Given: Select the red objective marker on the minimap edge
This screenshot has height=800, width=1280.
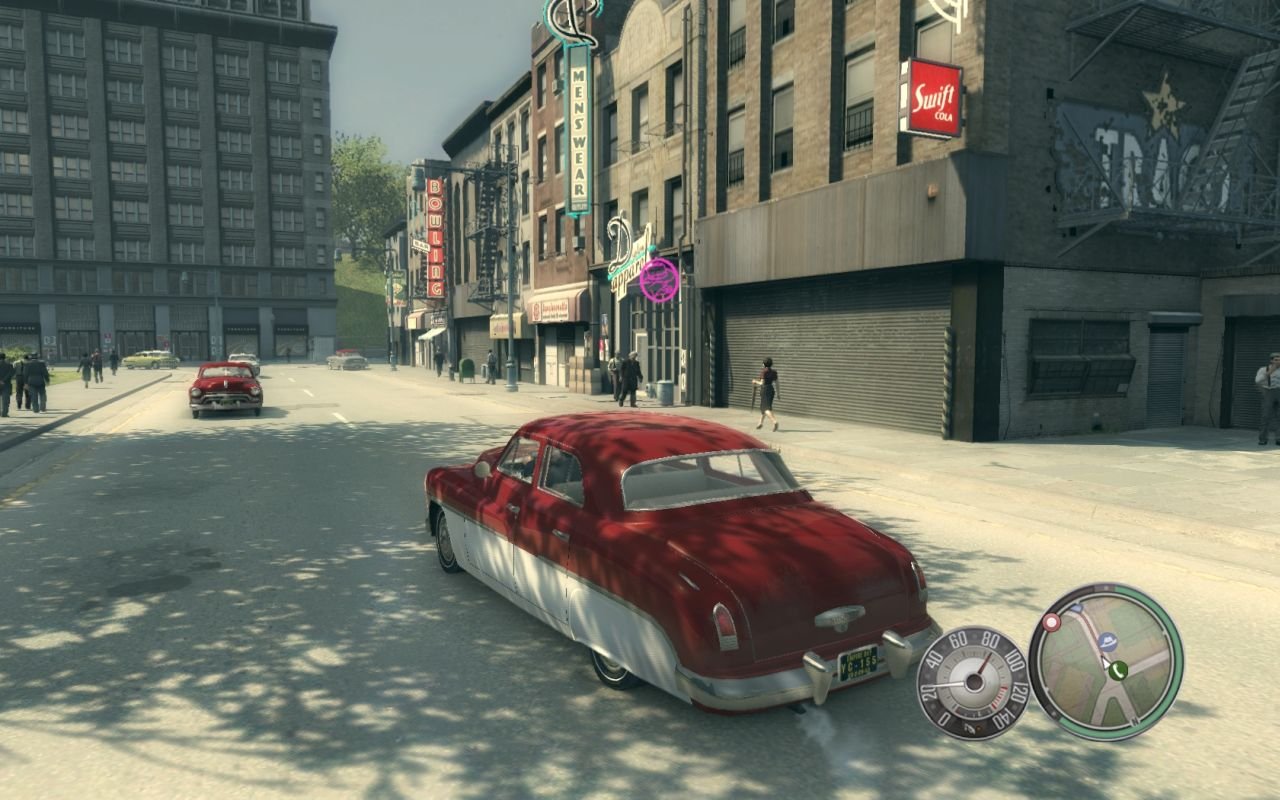Looking at the screenshot, I should click(1050, 622).
